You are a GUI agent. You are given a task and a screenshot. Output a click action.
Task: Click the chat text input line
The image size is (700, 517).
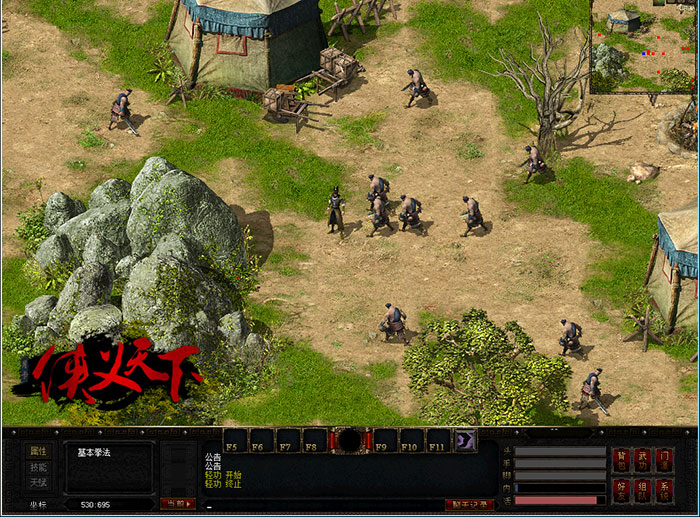point(320,505)
